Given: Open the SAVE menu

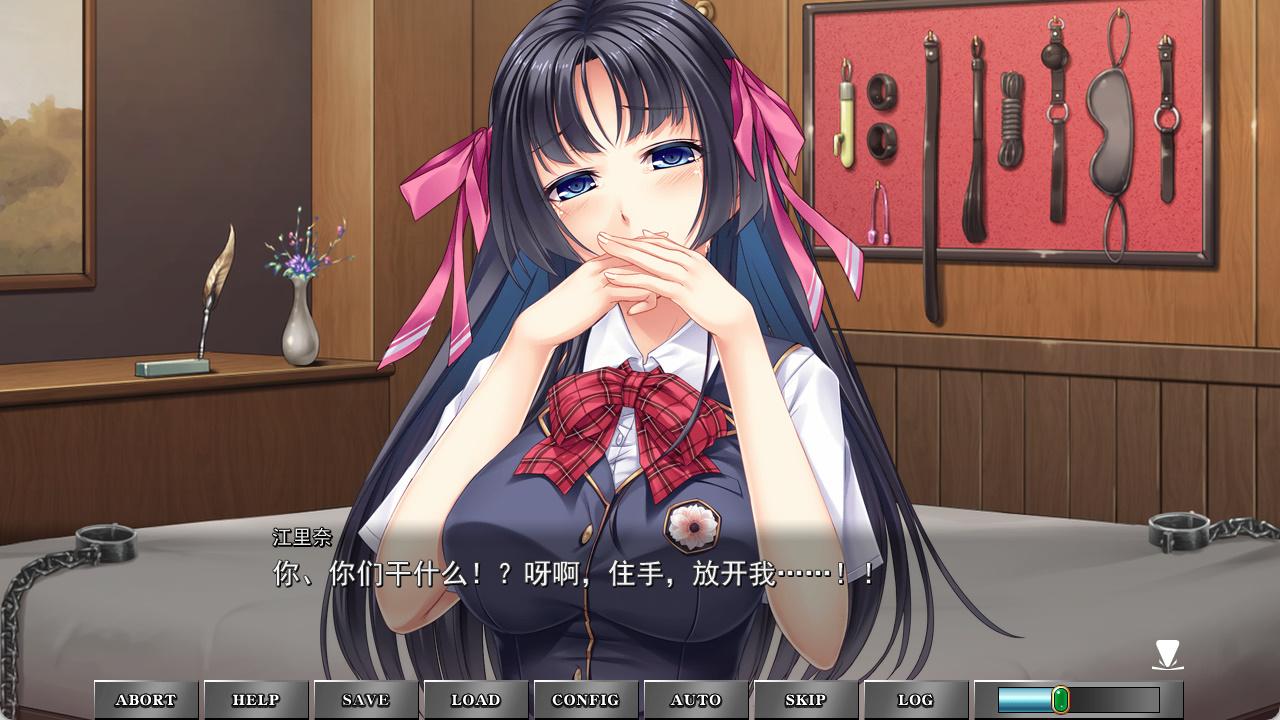Looking at the screenshot, I should (366, 700).
